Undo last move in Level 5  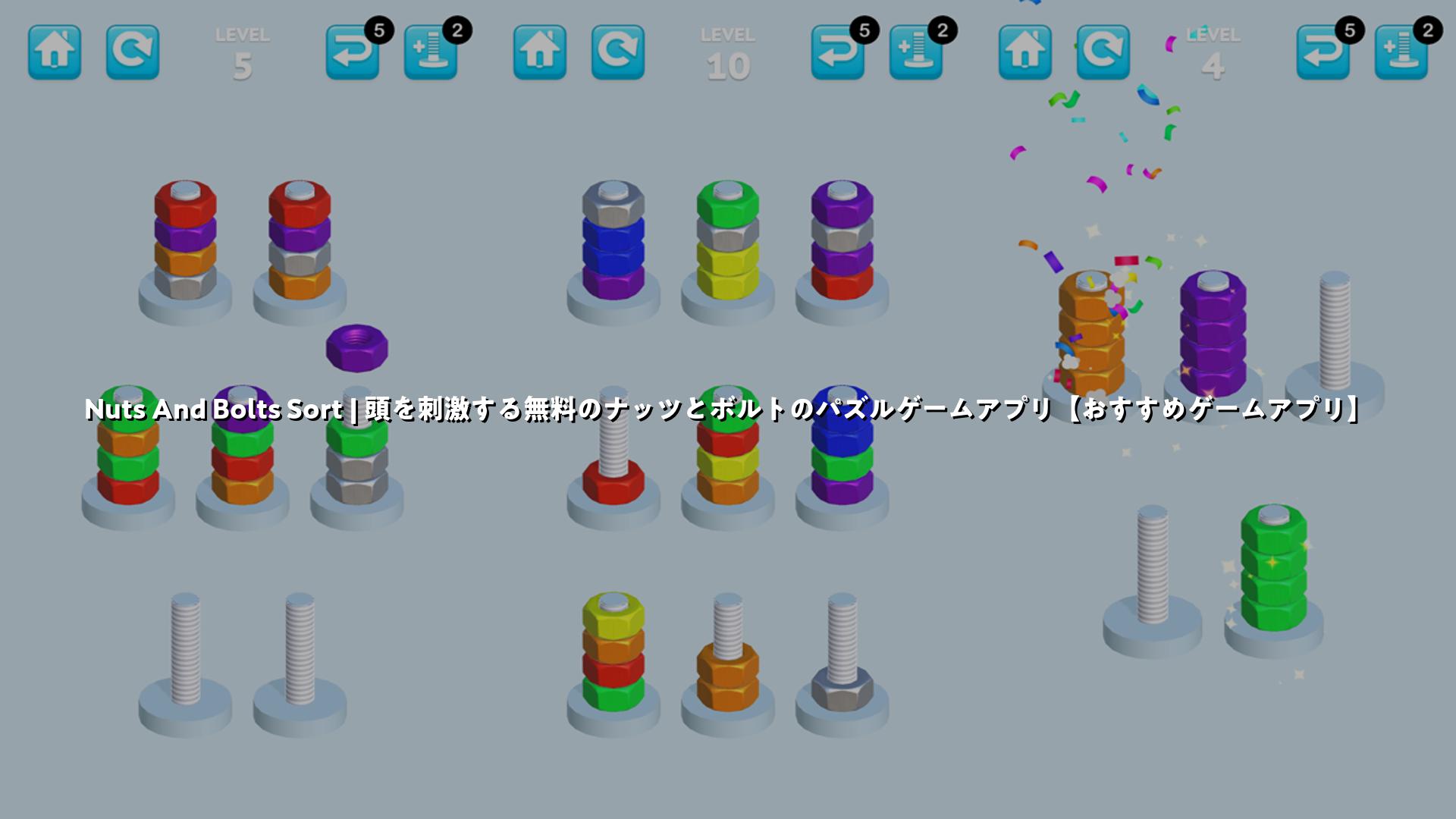[x=353, y=52]
